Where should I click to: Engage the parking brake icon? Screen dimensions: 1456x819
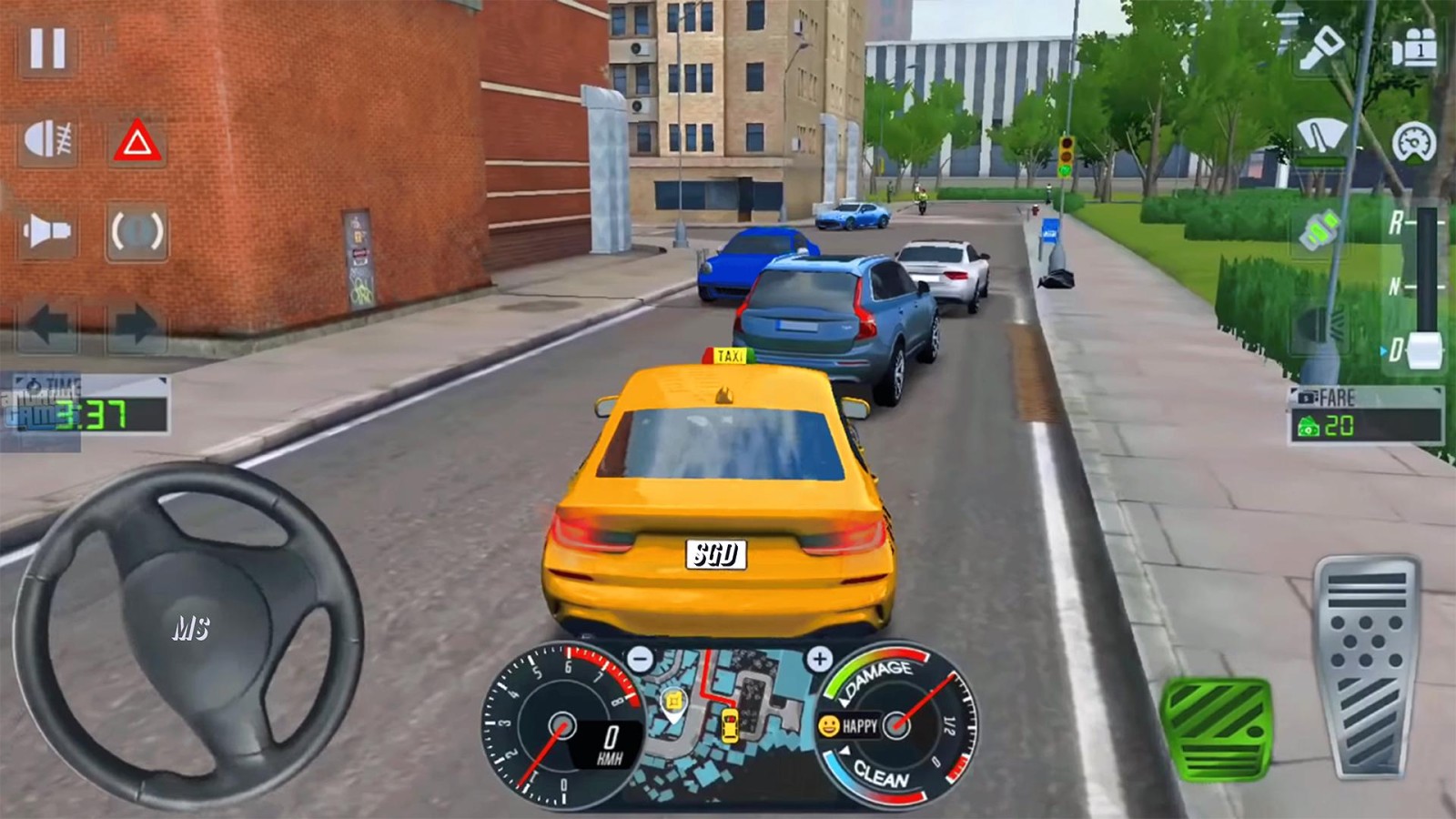[x=137, y=231]
